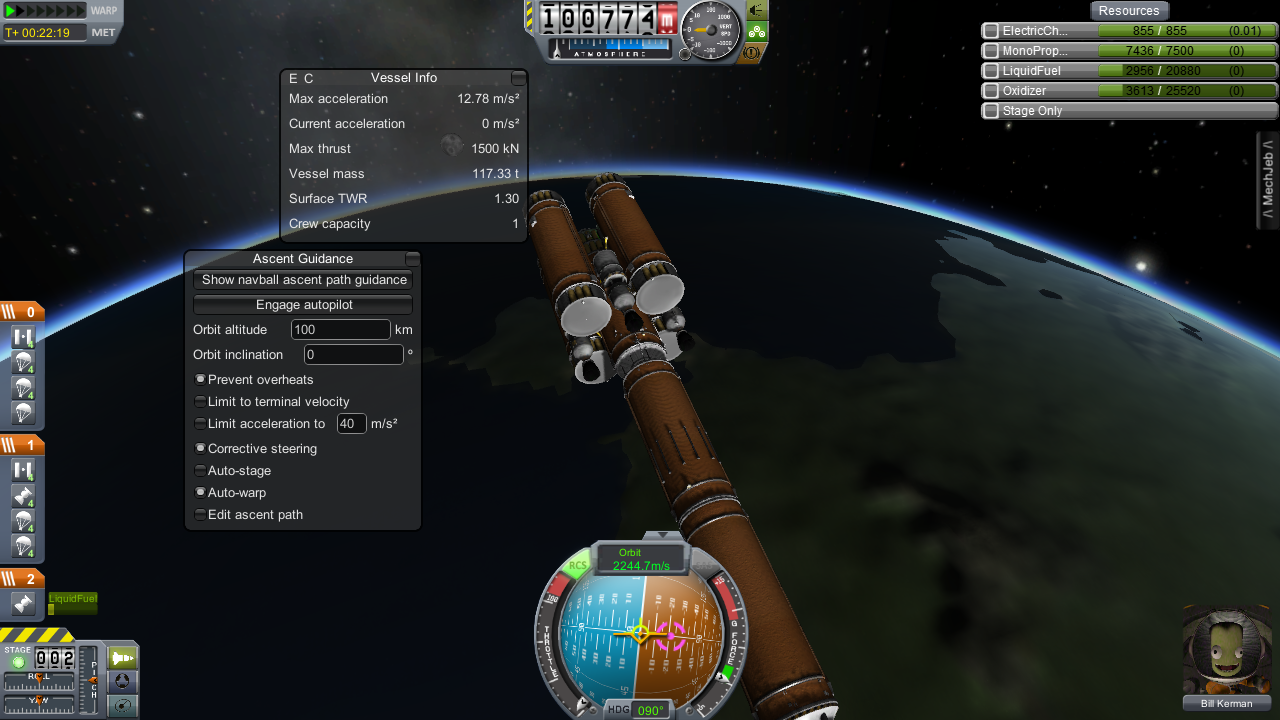Open the MechJeb side tab
The width and height of the screenshot is (1280, 720).
tap(1268, 180)
